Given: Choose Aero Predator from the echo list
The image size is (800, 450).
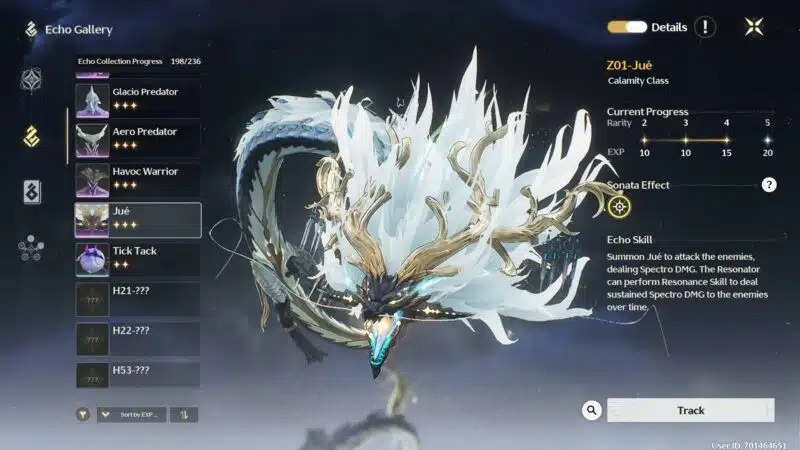Looking at the screenshot, I should (137, 139).
